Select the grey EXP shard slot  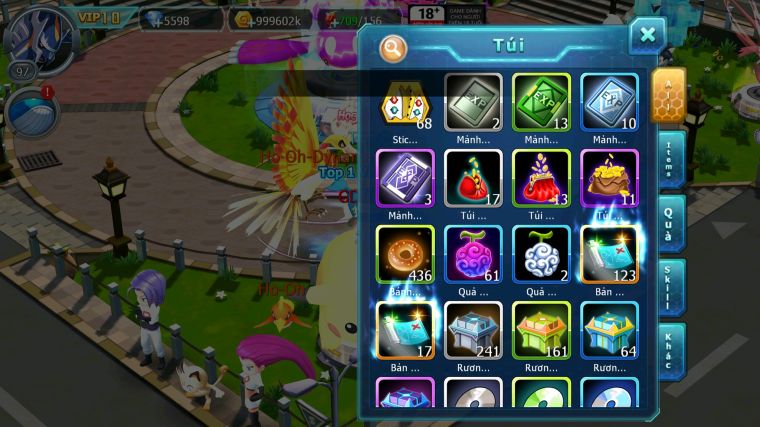pyautogui.click(x=473, y=101)
